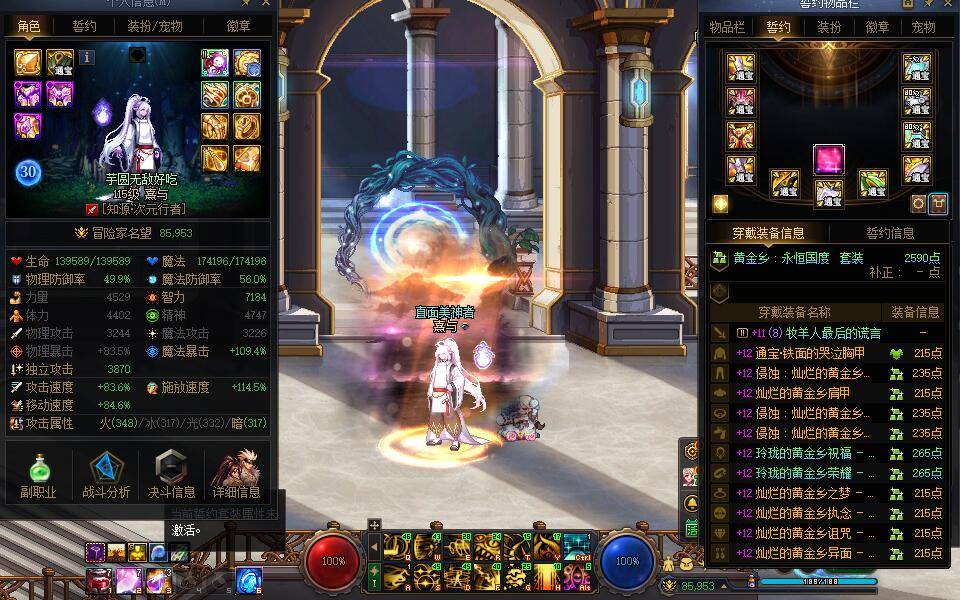
Task: Use the blue orb quick slot item
Action: point(248,578)
